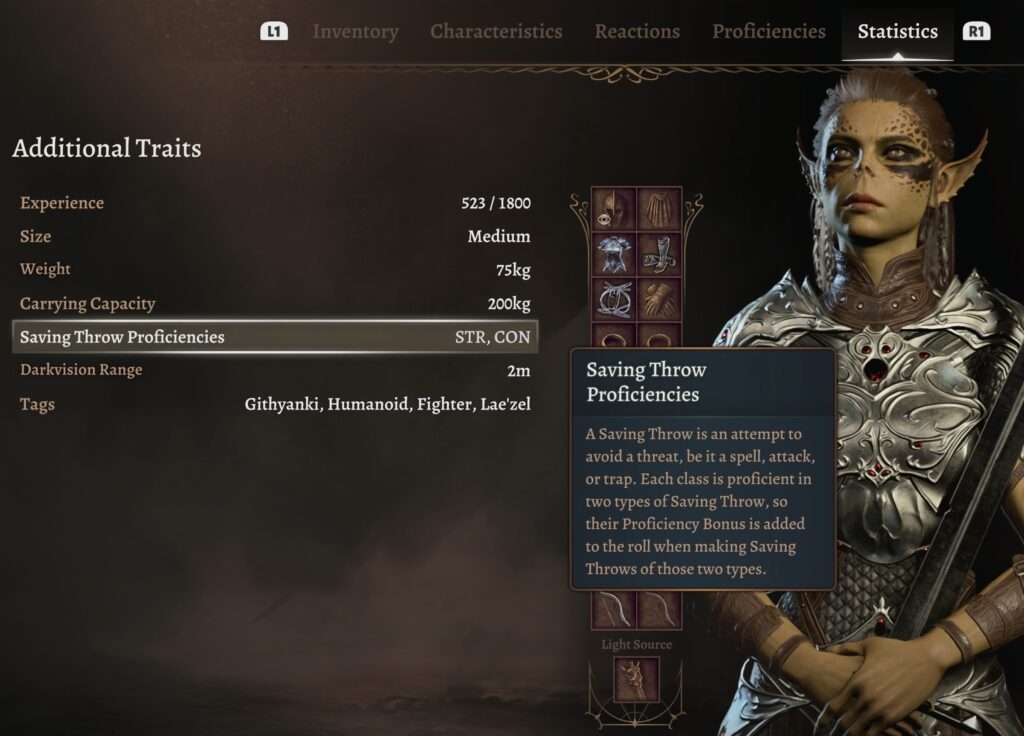1024x736 pixels.
Task: Select the Statistics tab
Action: [897, 32]
